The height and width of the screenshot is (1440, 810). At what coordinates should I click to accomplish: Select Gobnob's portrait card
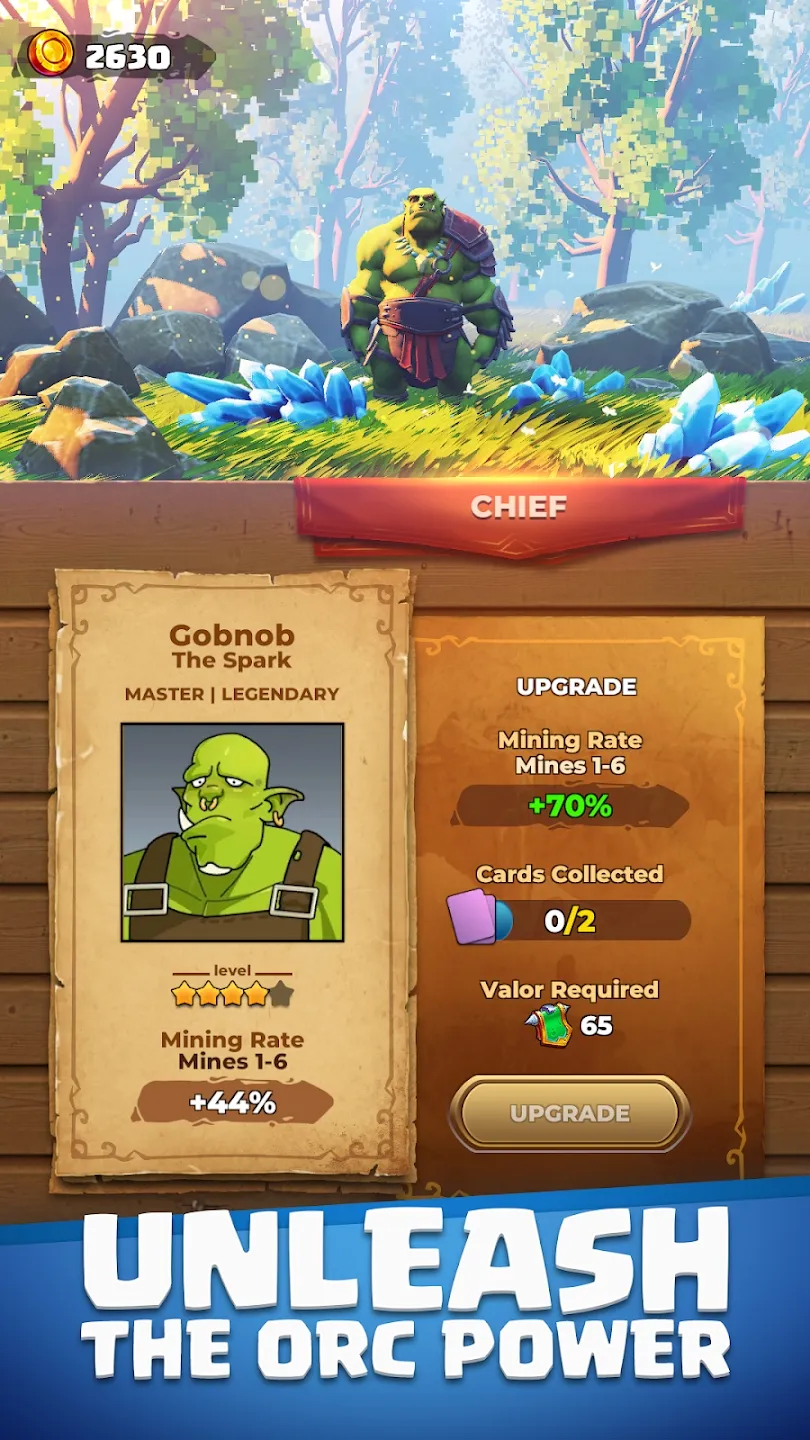[x=232, y=832]
